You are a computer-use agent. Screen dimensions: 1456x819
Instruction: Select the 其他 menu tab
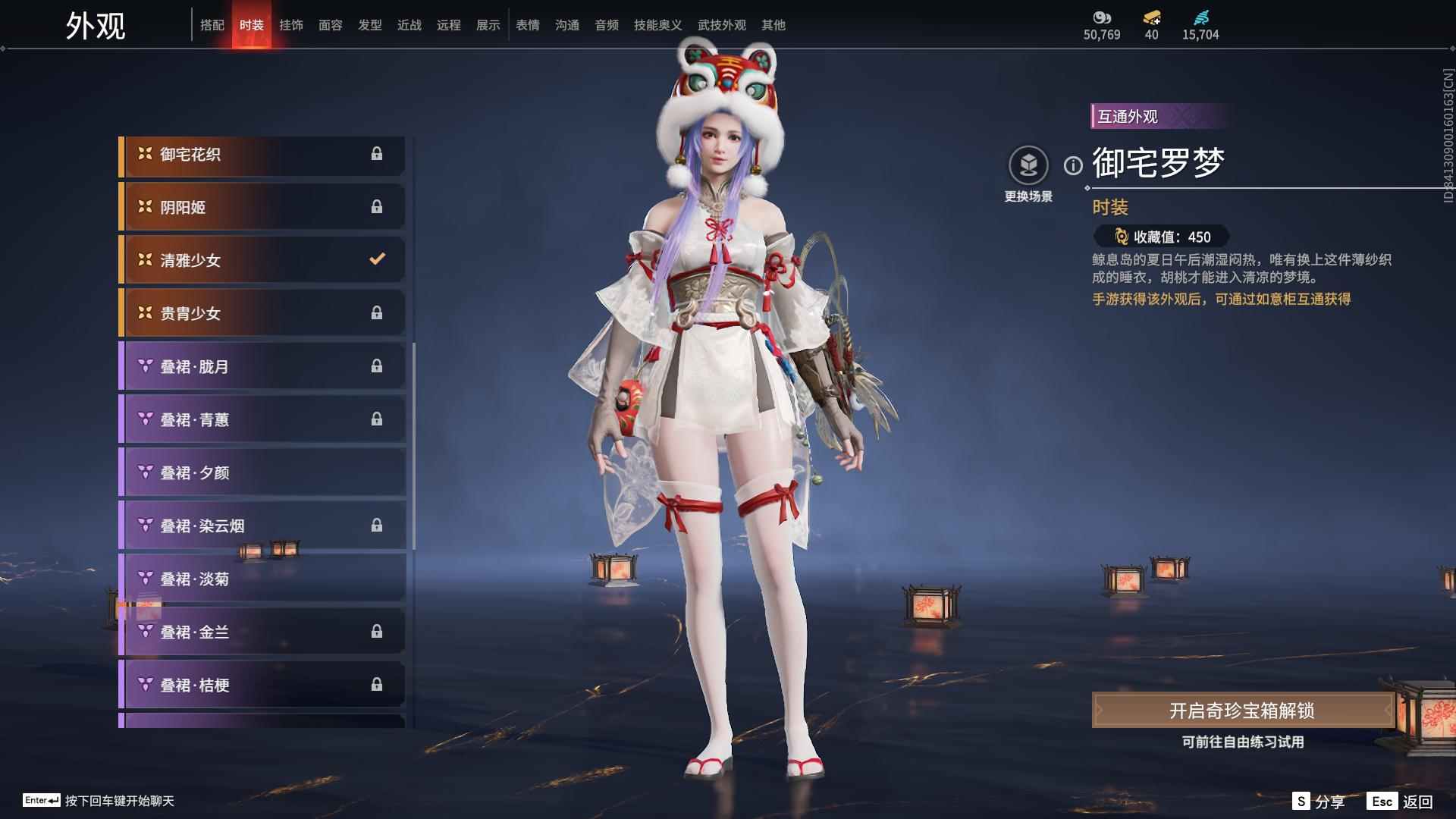pos(775,24)
